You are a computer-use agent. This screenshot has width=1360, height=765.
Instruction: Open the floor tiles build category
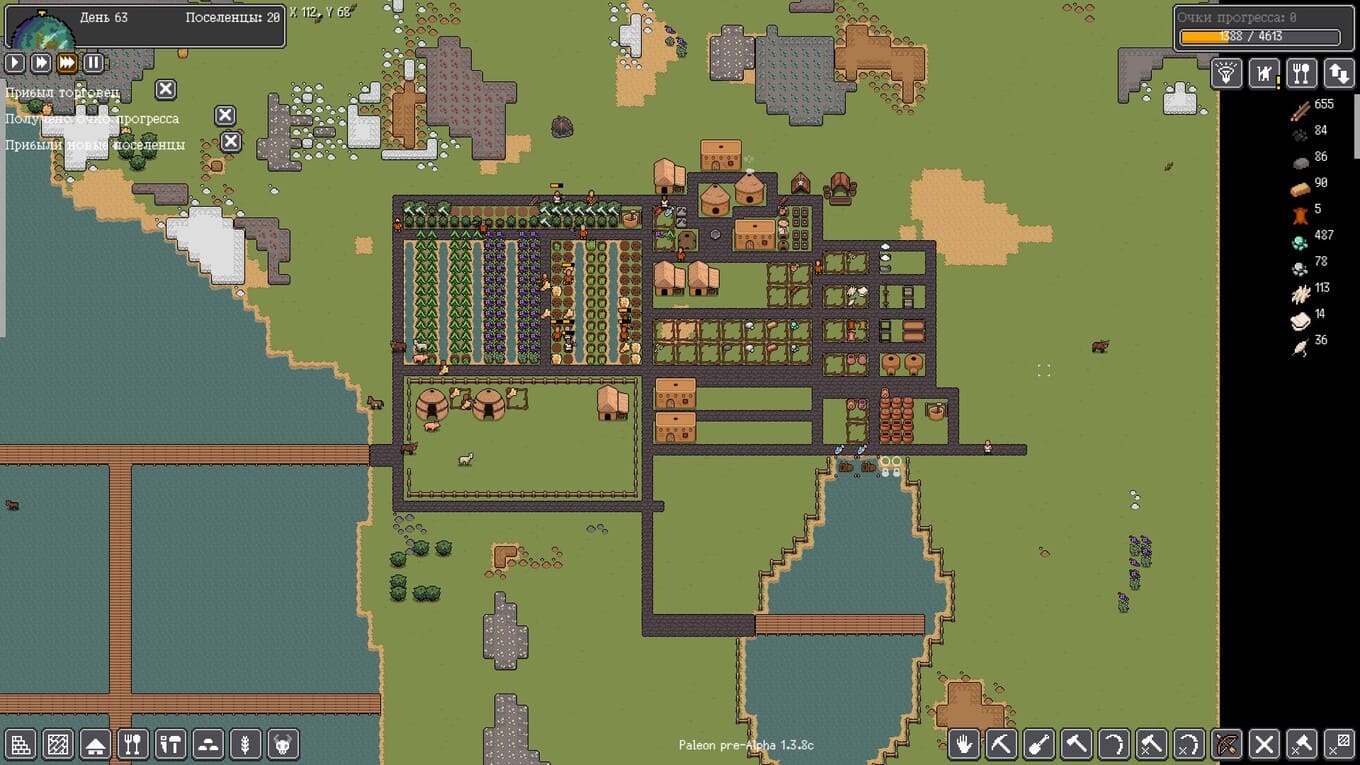pyautogui.click(x=58, y=744)
